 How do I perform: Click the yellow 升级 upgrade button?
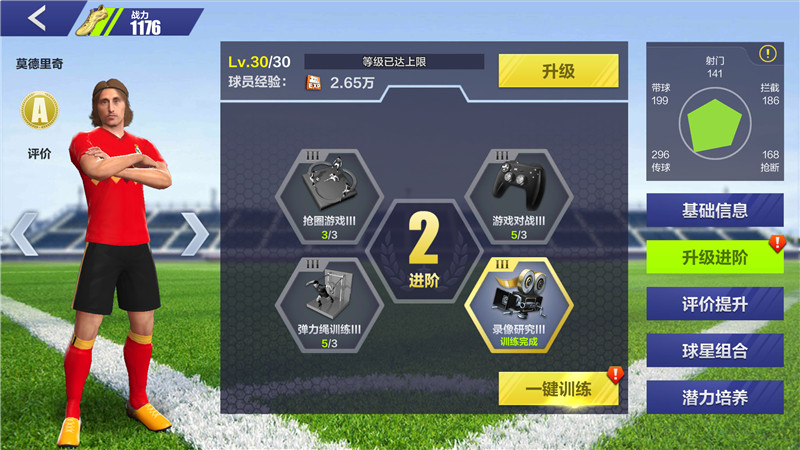[x=558, y=71]
